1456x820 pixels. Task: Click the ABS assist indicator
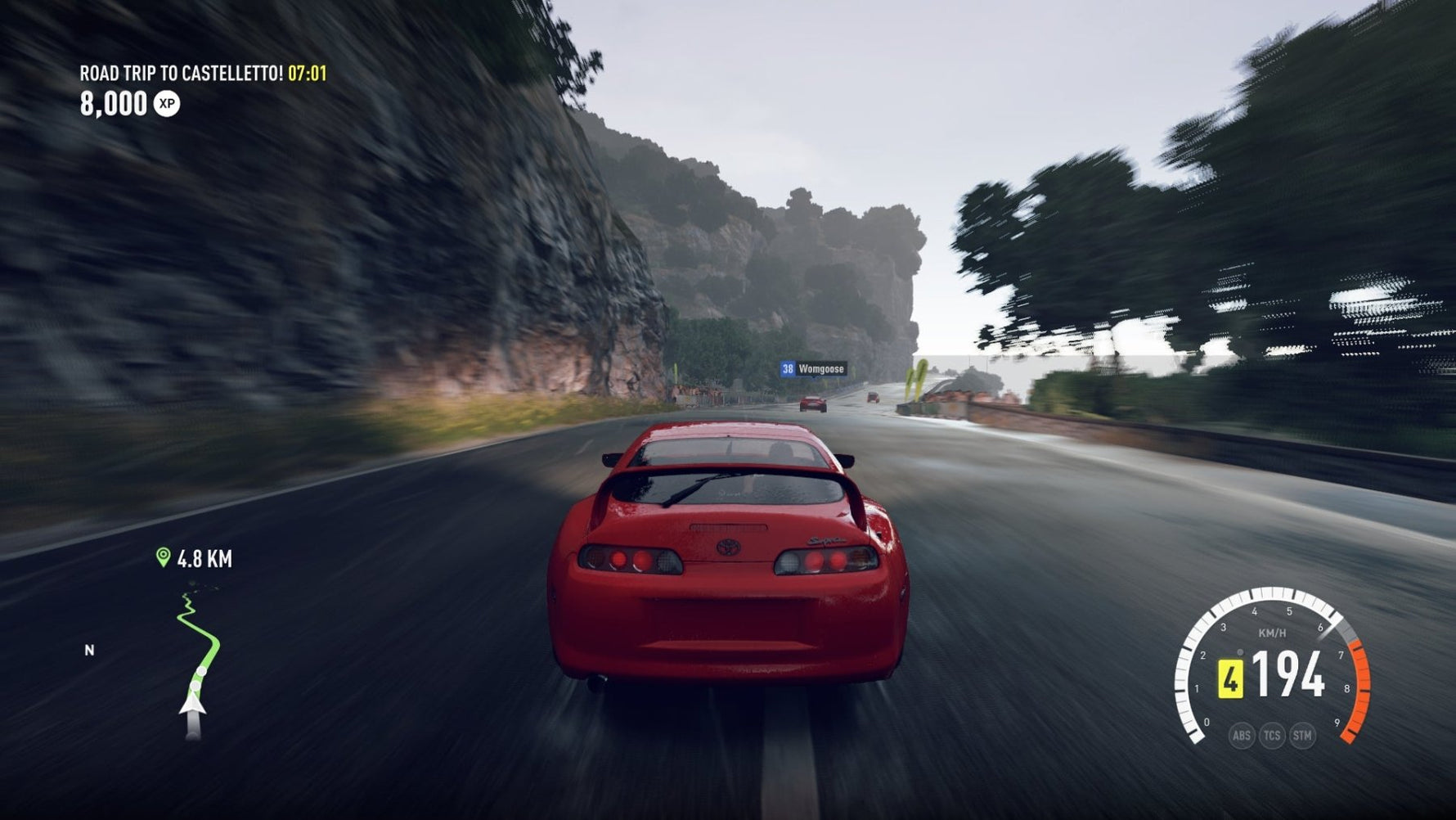(x=1241, y=735)
